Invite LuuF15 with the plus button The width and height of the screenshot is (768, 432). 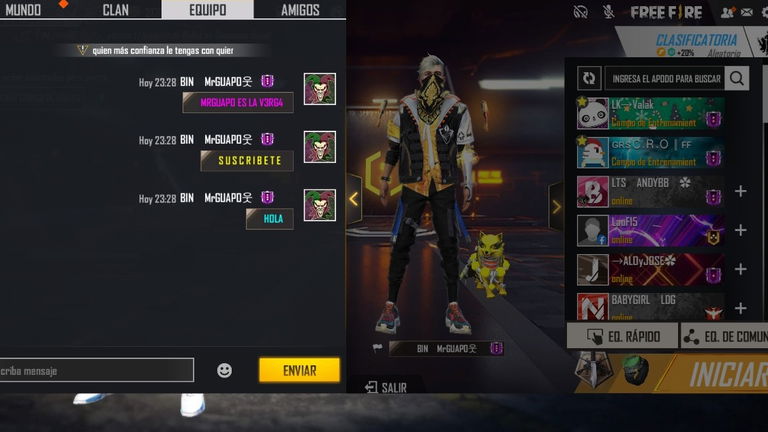740,230
